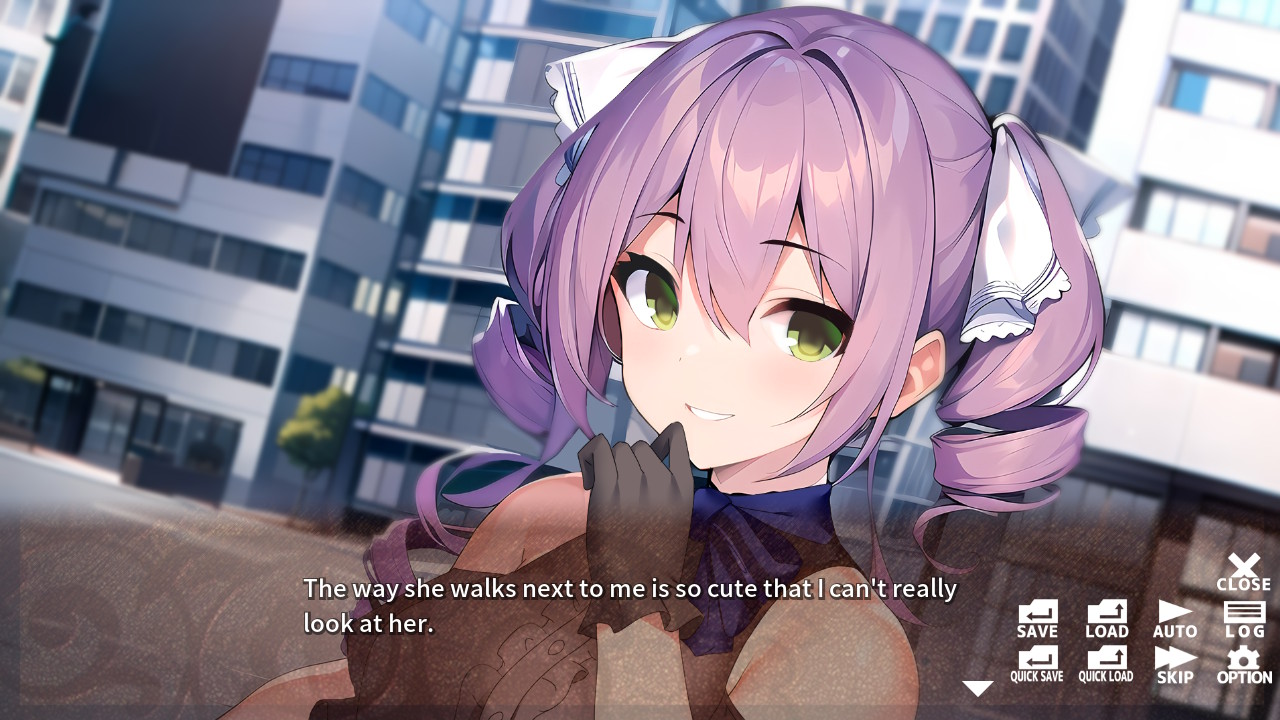Hide the text window using CLOSE
Image resolution: width=1280 pixels, height=720 pixels.
[x=1244, y=568]
